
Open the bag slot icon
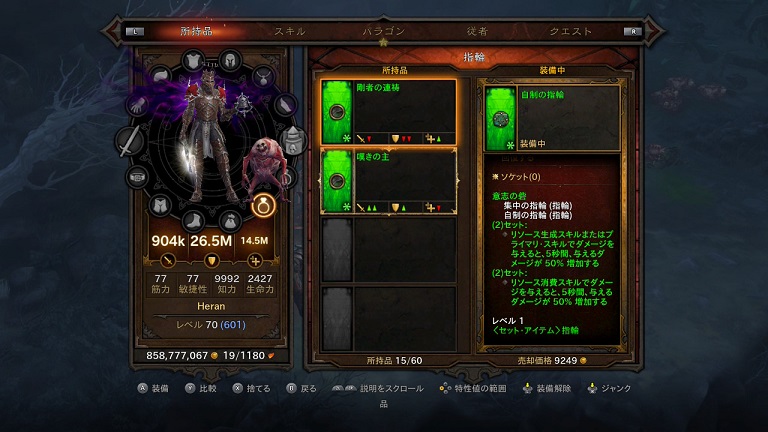[x=229, y=219]
